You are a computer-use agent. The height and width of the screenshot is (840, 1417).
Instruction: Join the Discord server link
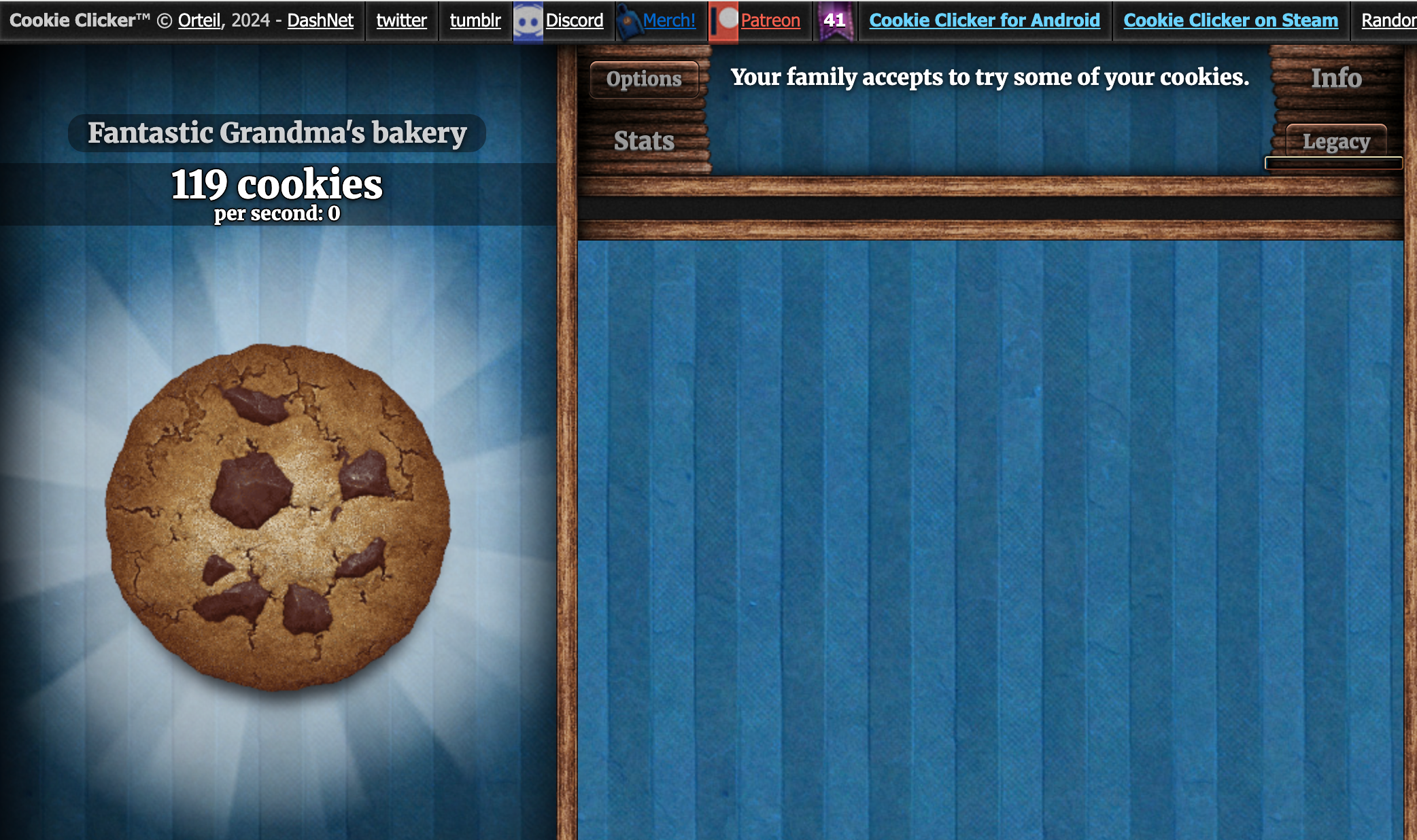[574, 20]
